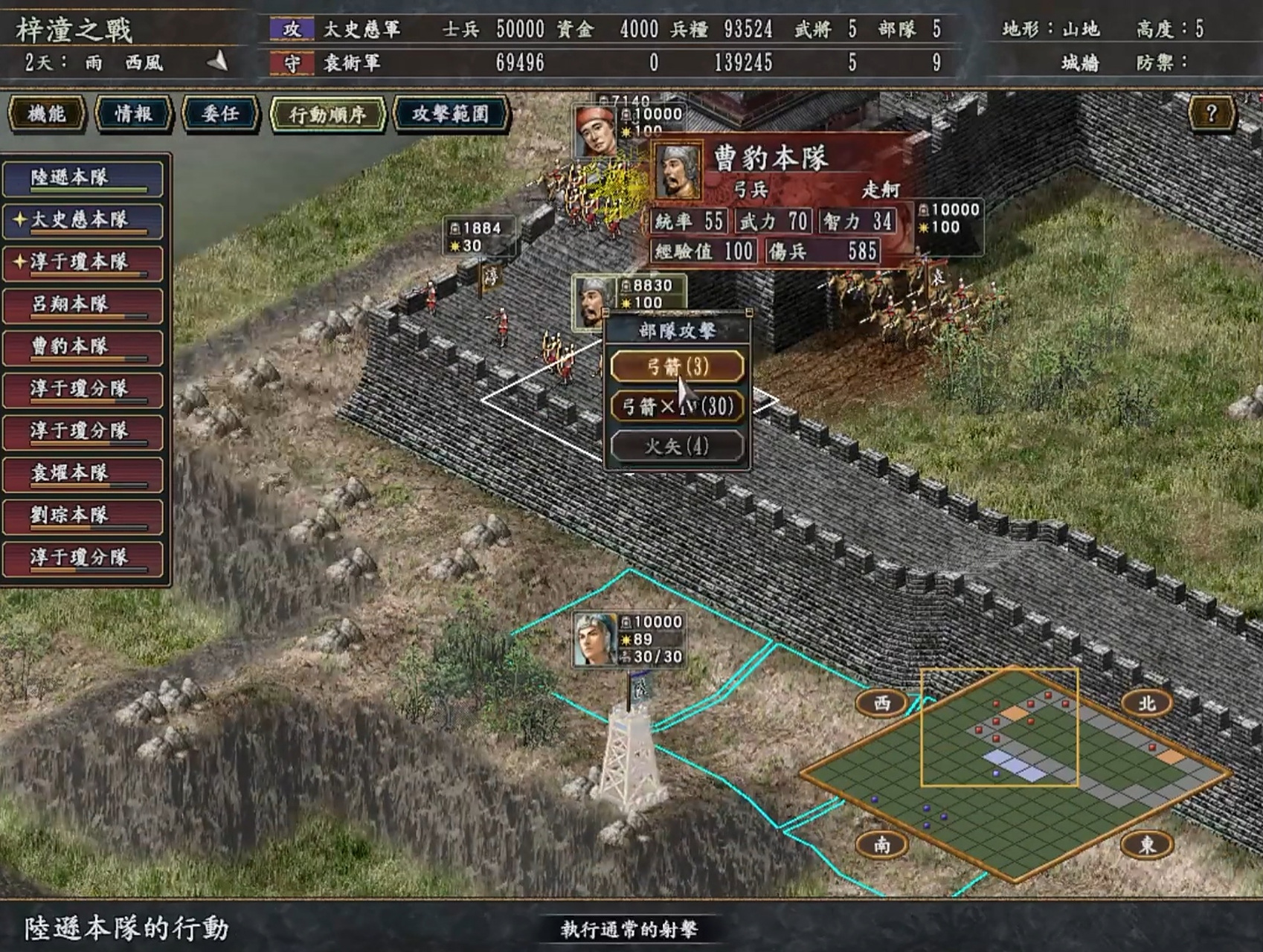
Task: Choose the 劉琮本隊 unit entry
Action: click(83, 515)
